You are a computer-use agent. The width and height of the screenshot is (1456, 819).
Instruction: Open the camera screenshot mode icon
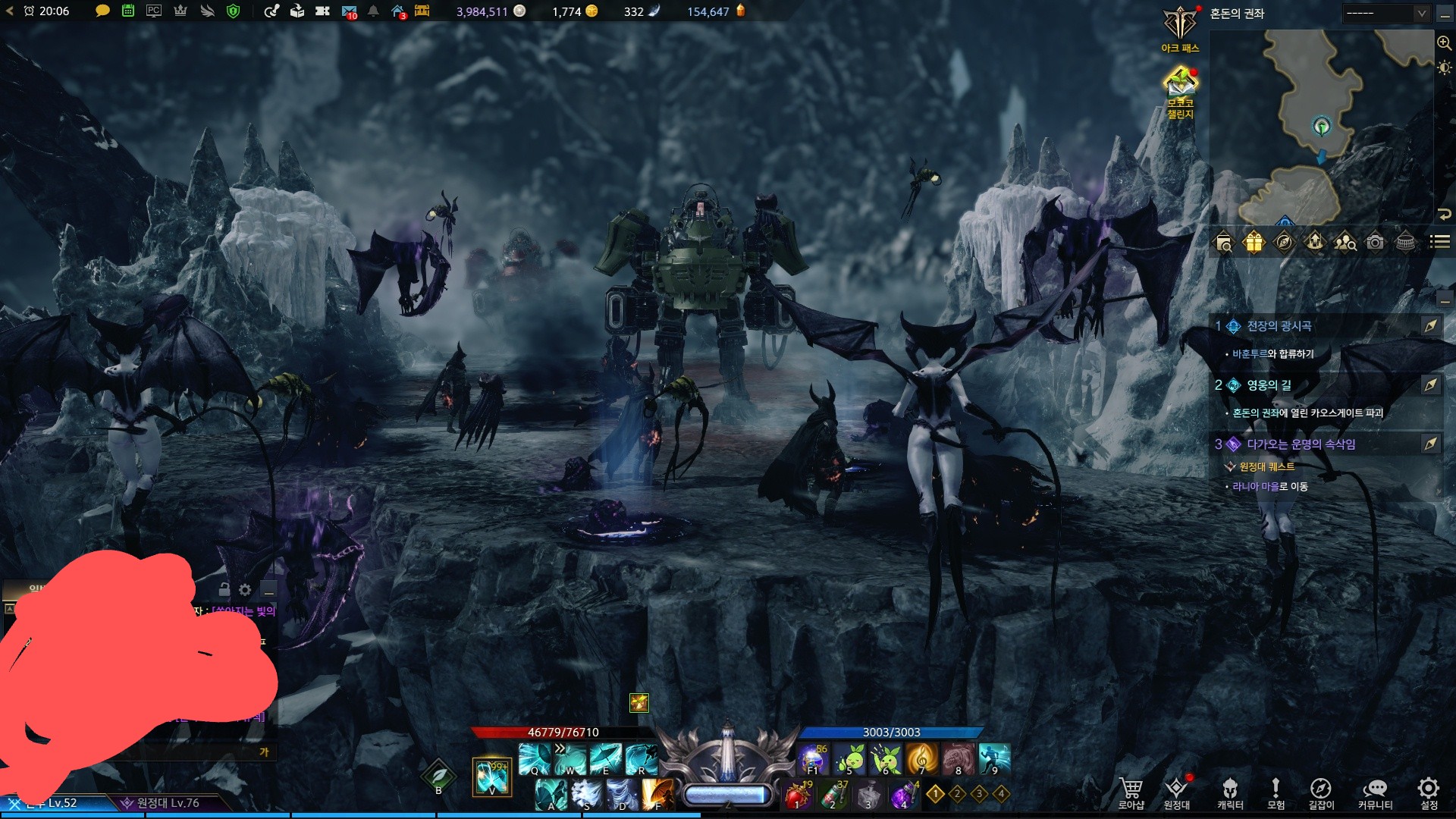pos(1375,242)
